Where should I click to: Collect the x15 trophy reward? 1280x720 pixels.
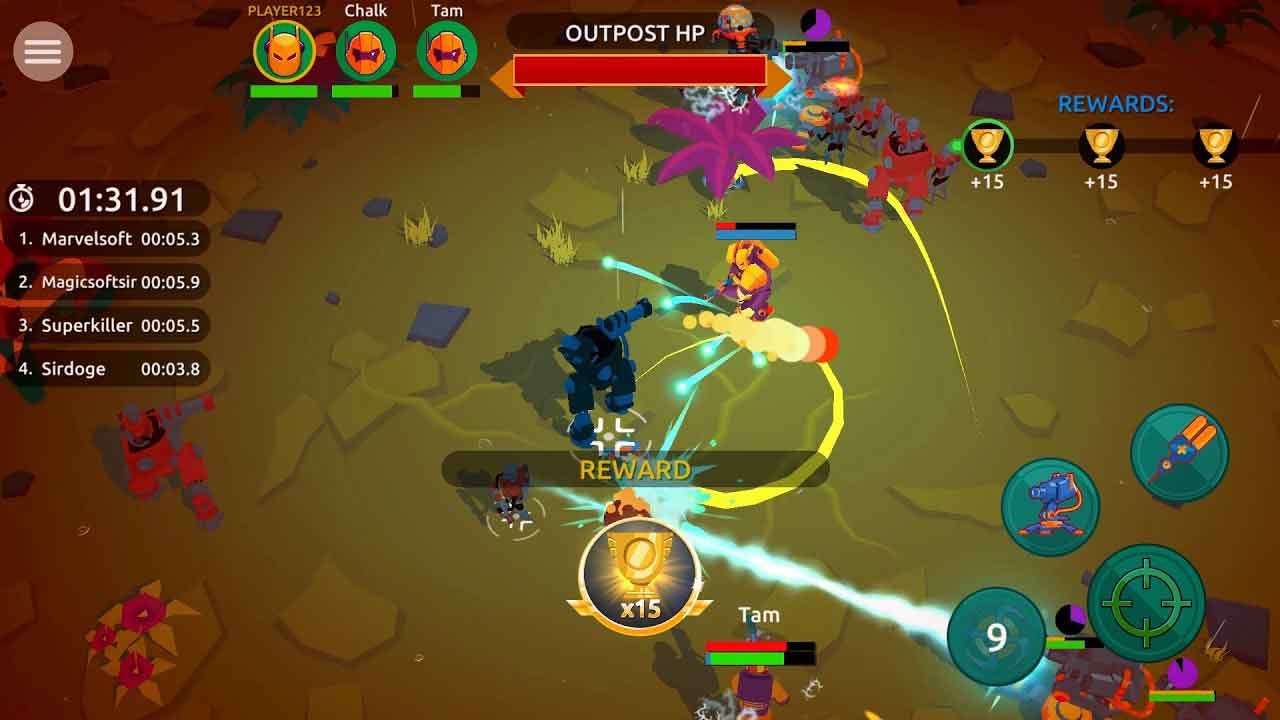point(639,577)
